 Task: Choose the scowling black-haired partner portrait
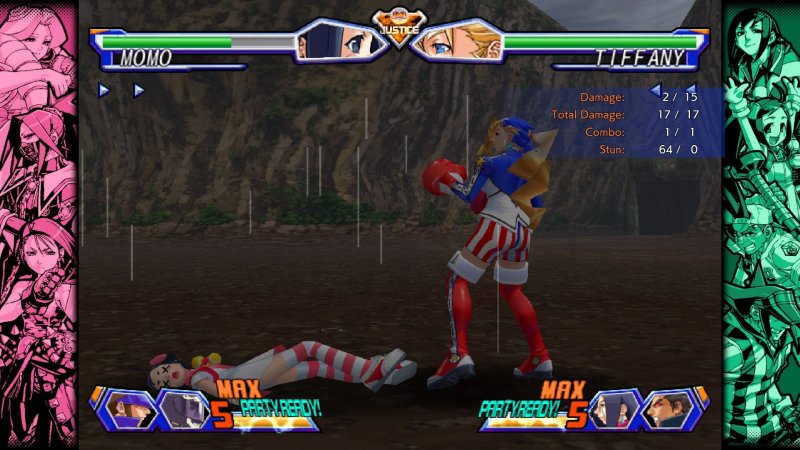tap(665, 409)
